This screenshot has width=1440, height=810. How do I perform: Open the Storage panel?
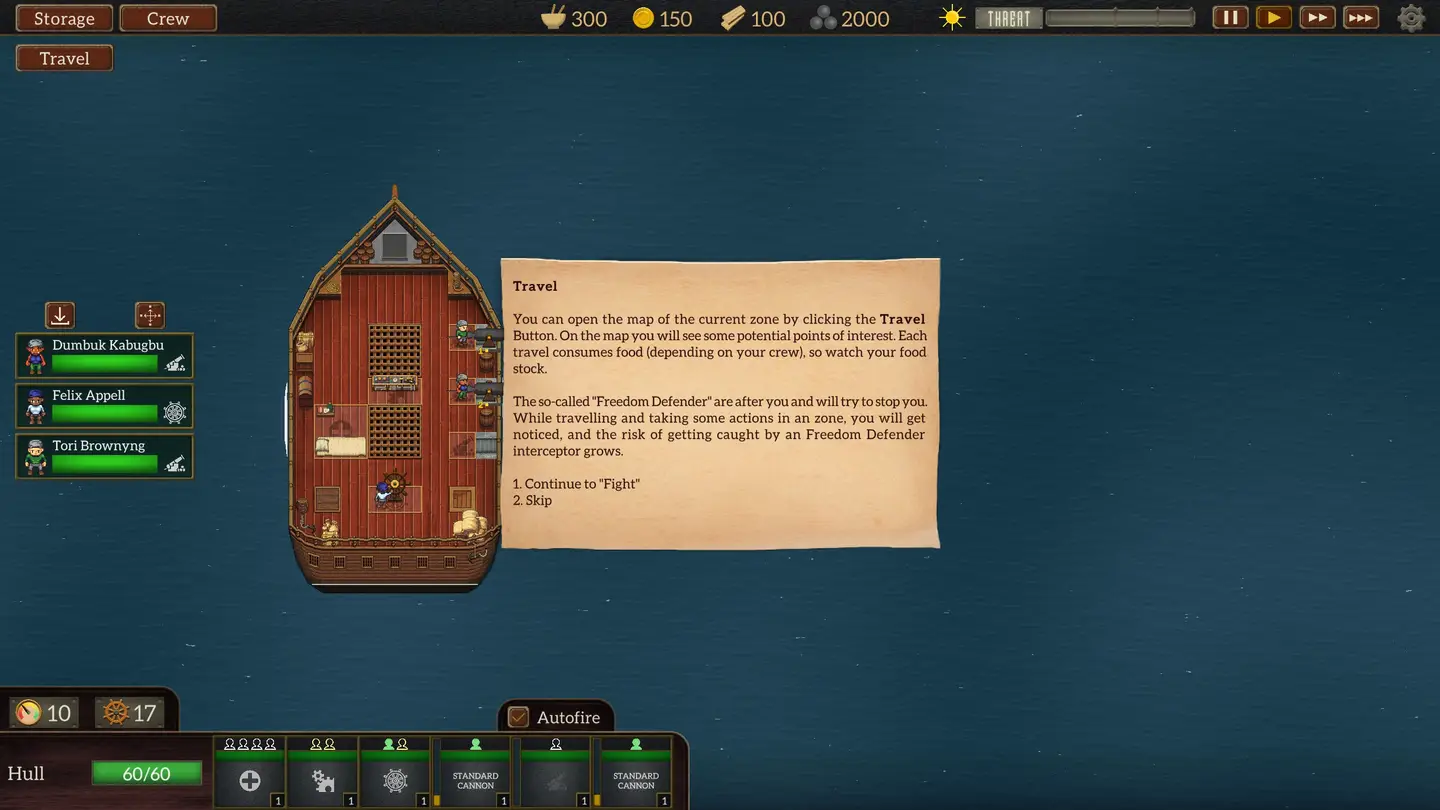pyautogui.click(x=64, y=18)
